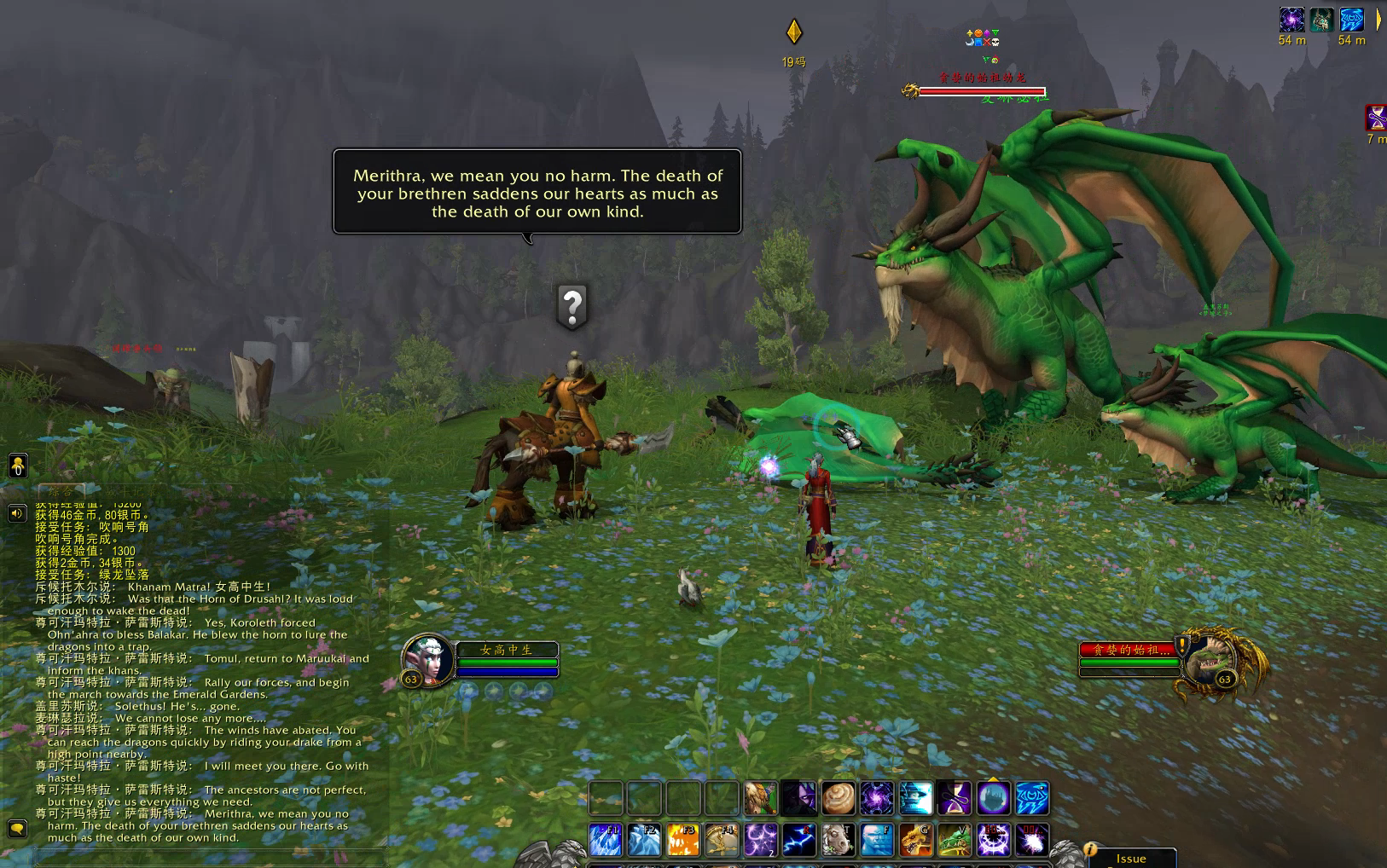Use the sheep Polymorph spell

[839, 840]
